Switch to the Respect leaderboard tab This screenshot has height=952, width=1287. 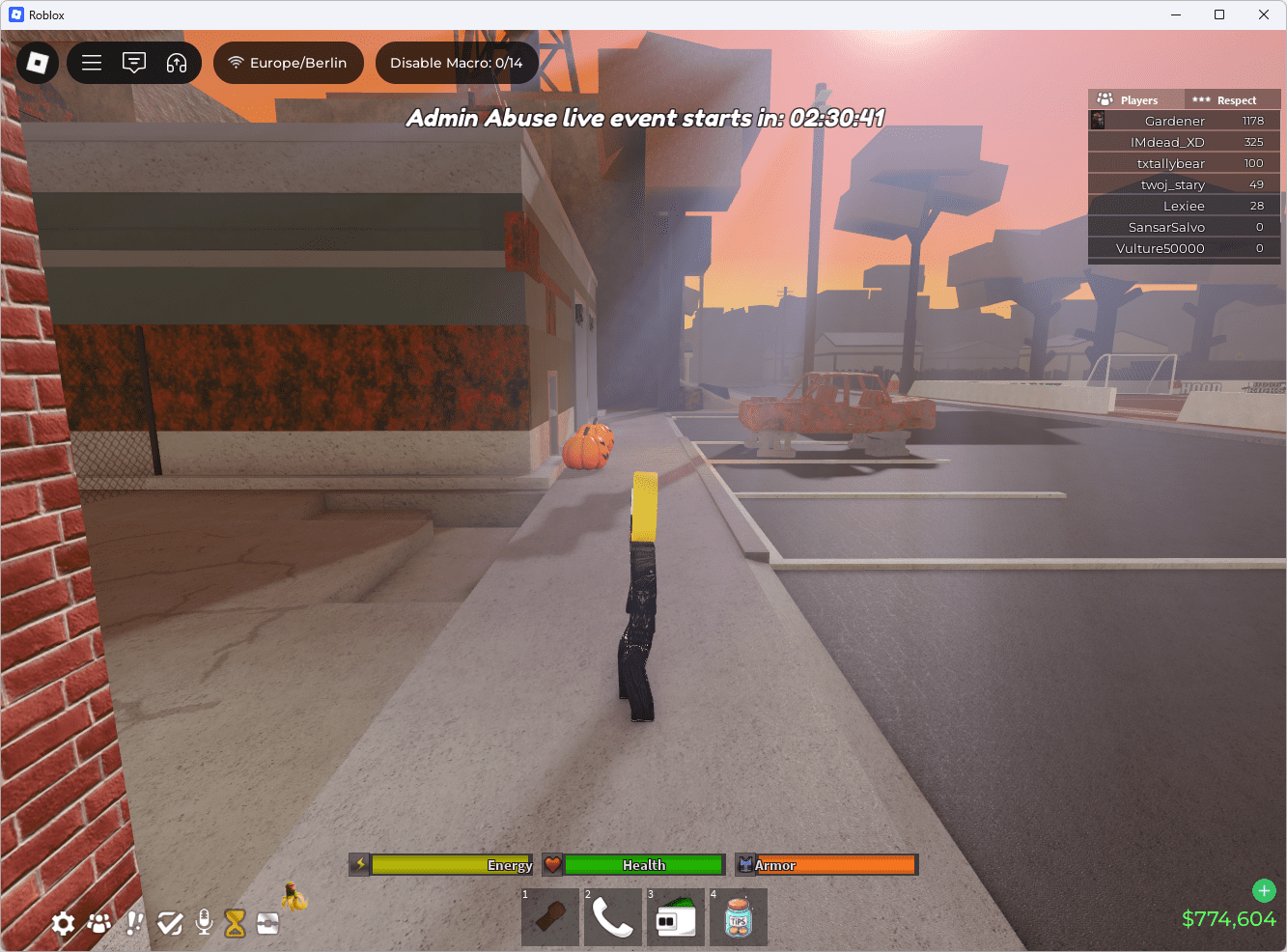tap(1232, 99)
